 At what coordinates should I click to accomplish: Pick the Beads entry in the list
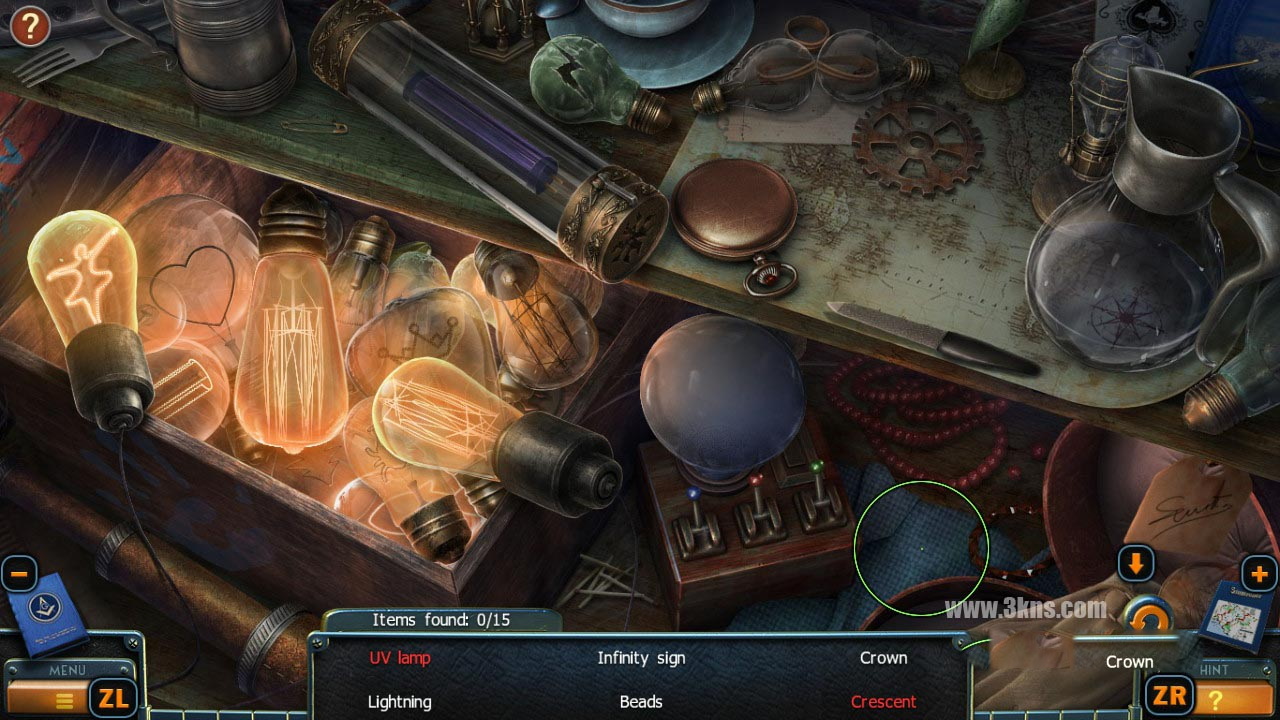[641, 702]
